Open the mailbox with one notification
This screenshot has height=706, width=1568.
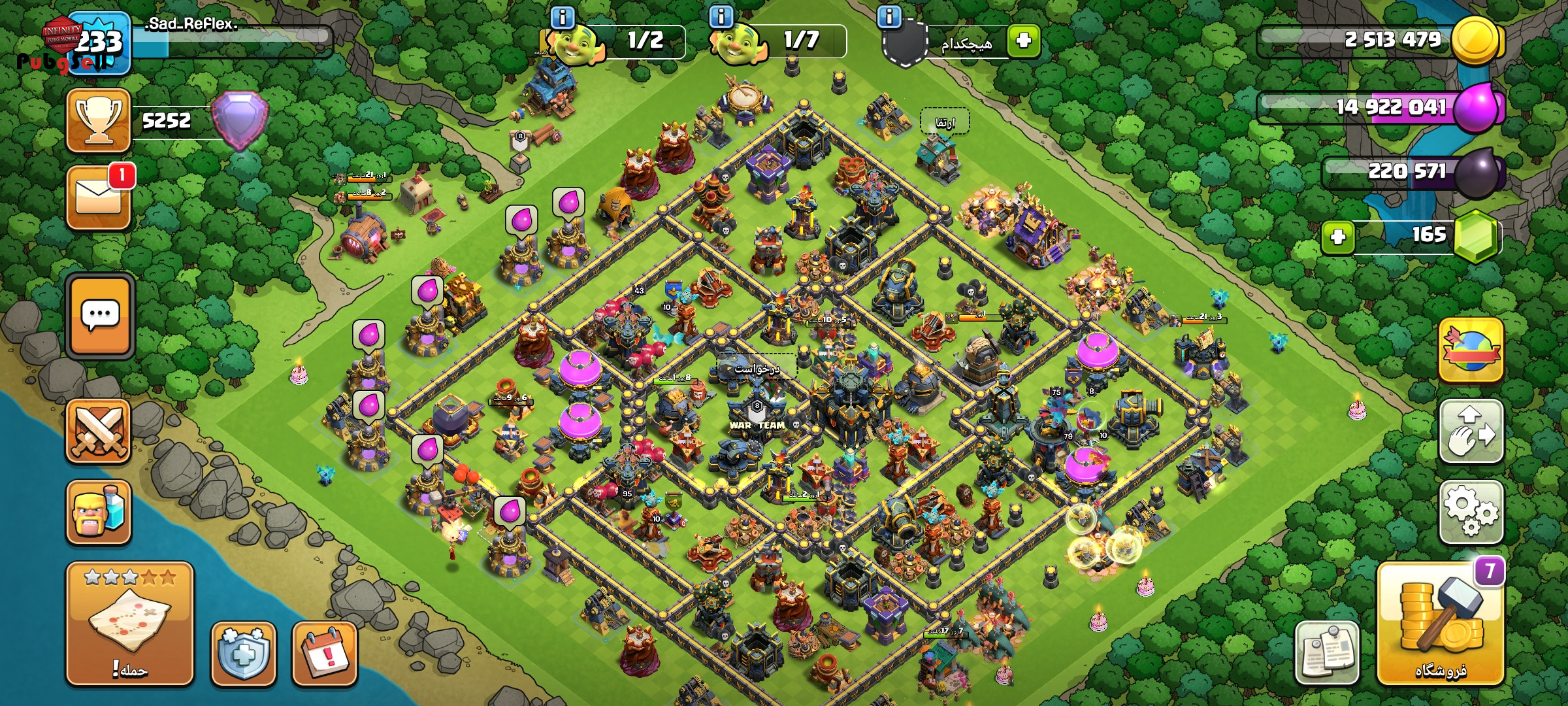pyautogui.click(x=99, y=197)
